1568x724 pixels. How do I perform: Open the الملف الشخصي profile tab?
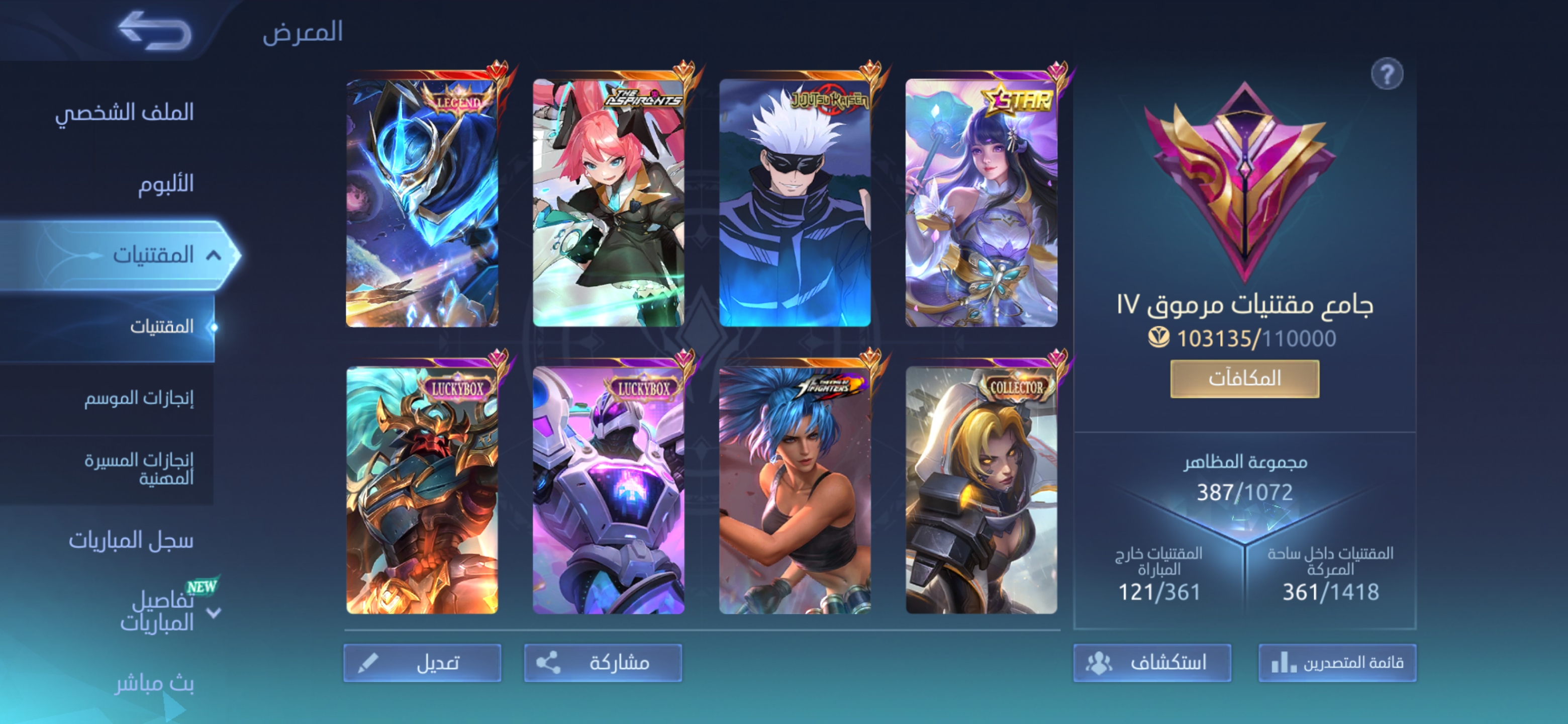125,112
